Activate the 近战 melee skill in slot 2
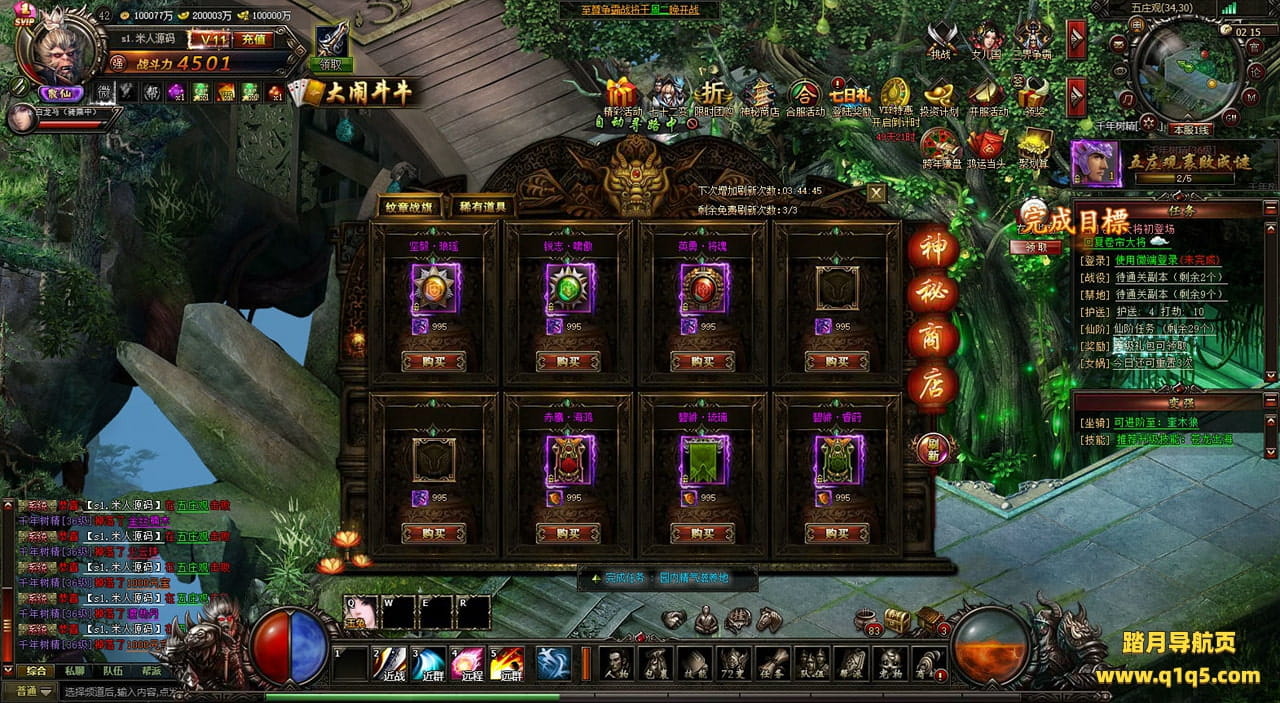Screen dimensions: 1280x703 tap(390, 664)
